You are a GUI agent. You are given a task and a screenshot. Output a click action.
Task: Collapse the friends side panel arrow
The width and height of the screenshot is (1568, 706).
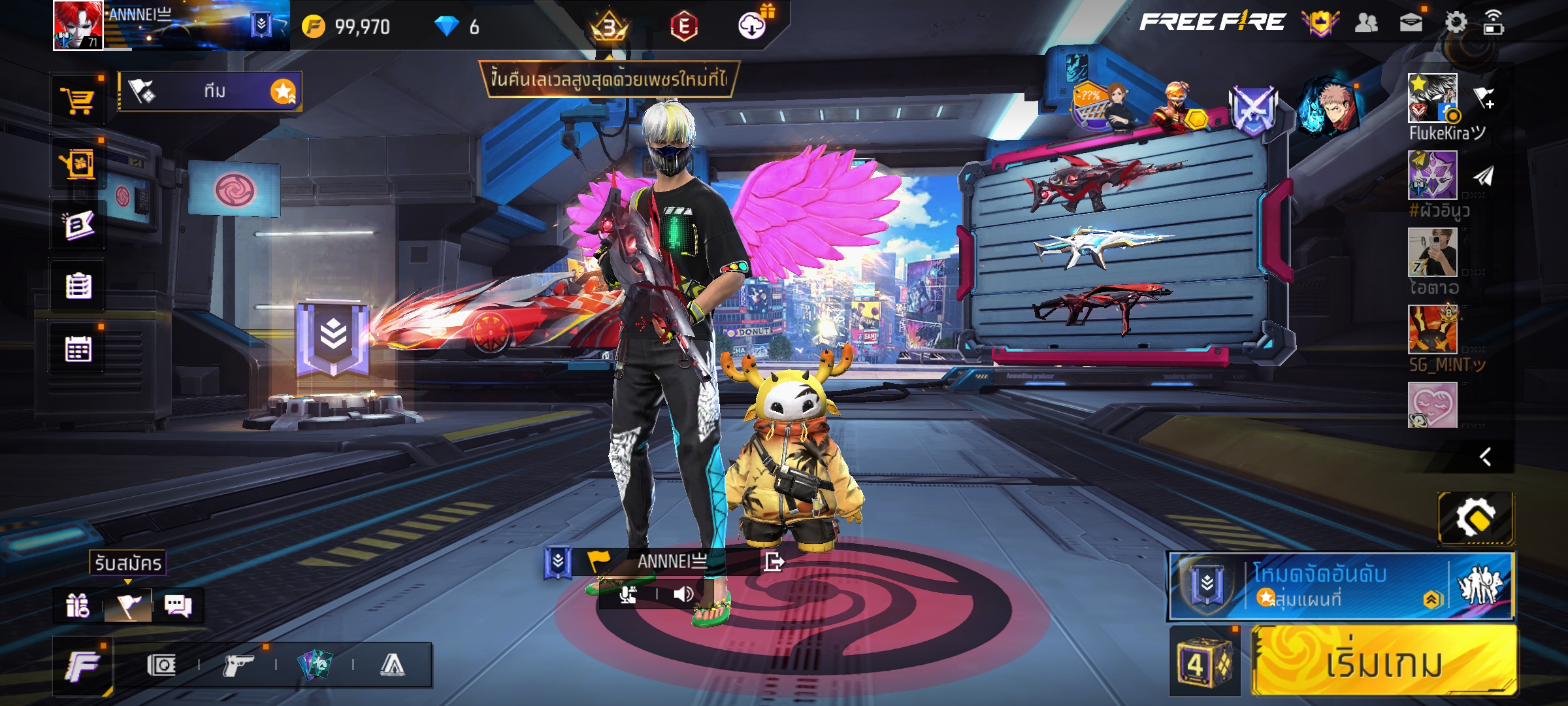1485,456
